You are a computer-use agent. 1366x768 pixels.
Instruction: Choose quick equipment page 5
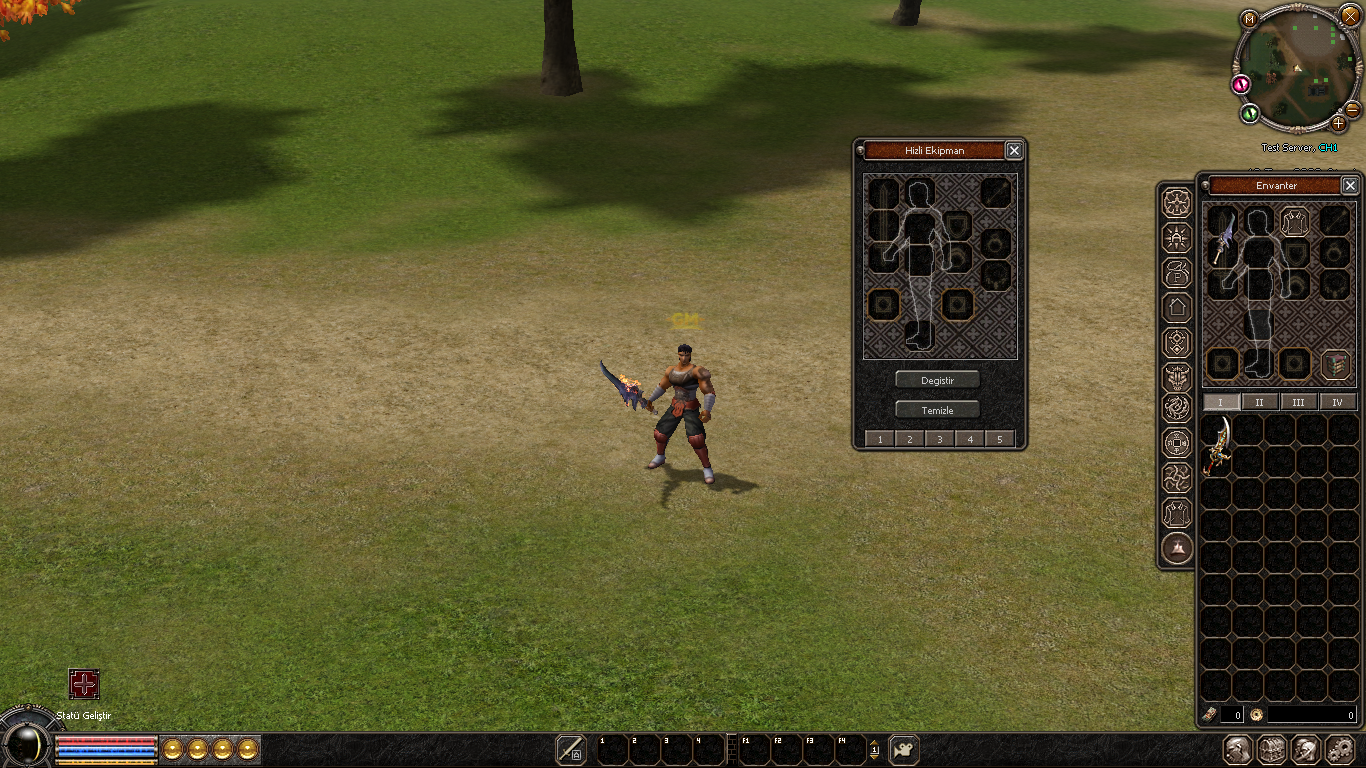coord(1000,439)
